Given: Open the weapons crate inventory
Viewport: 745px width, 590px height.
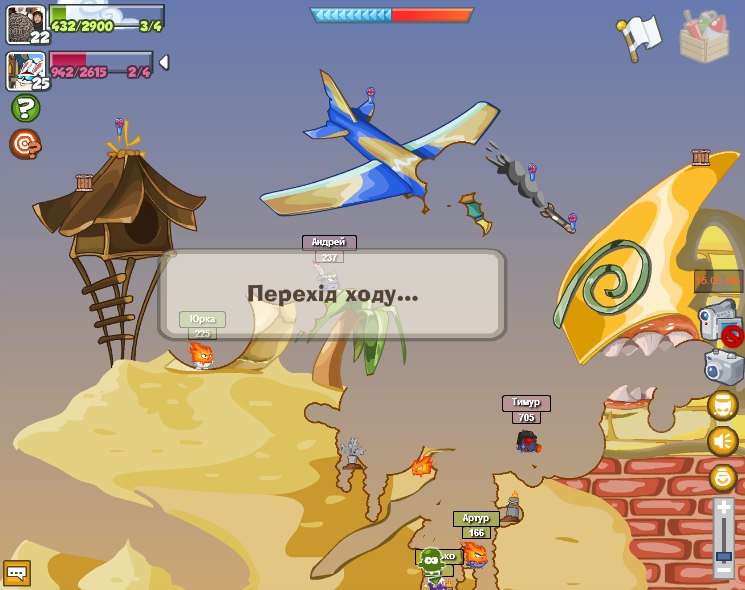Looking at the screenshot, I should (x=704, y=37).
